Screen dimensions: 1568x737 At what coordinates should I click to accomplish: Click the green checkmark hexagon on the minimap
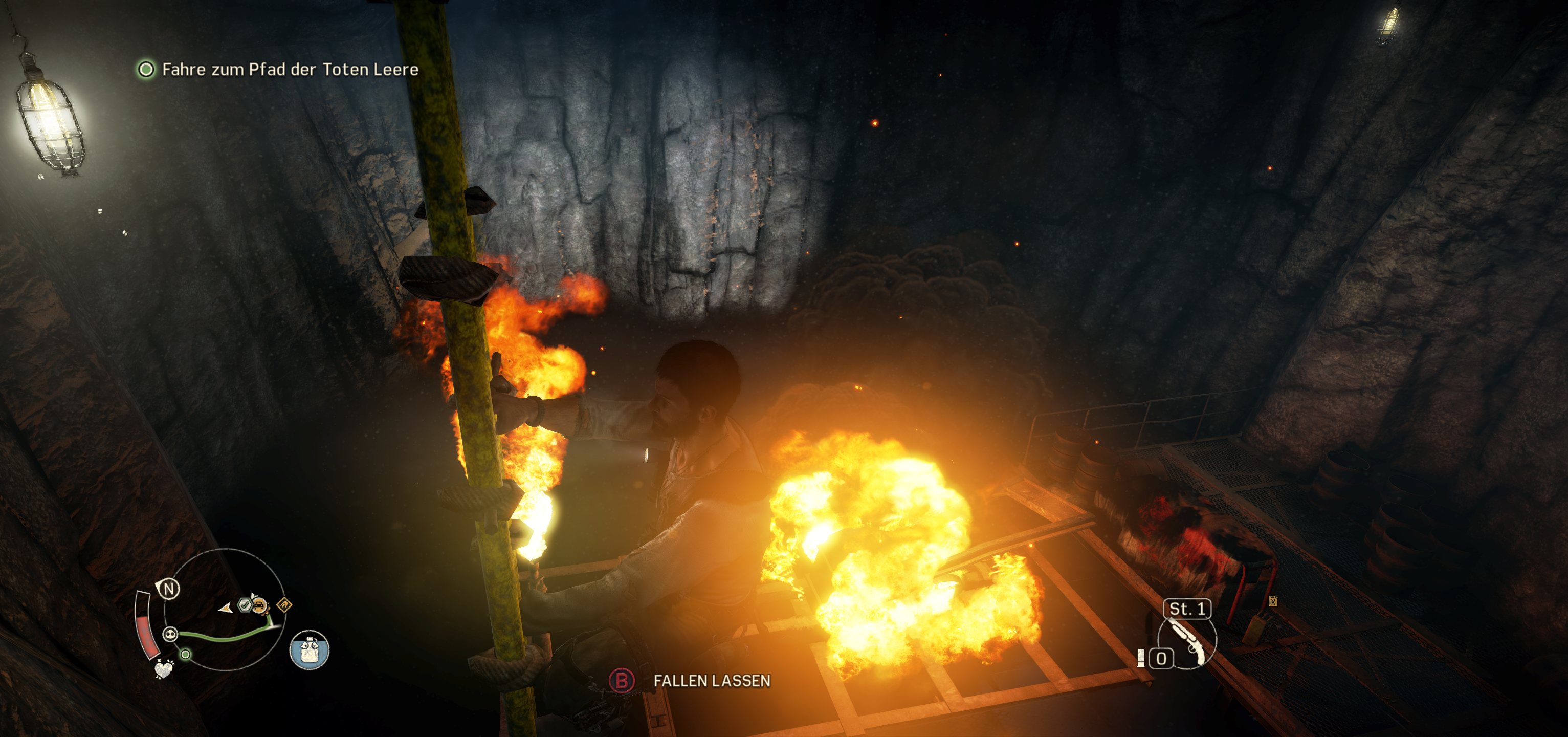point(245,605)
